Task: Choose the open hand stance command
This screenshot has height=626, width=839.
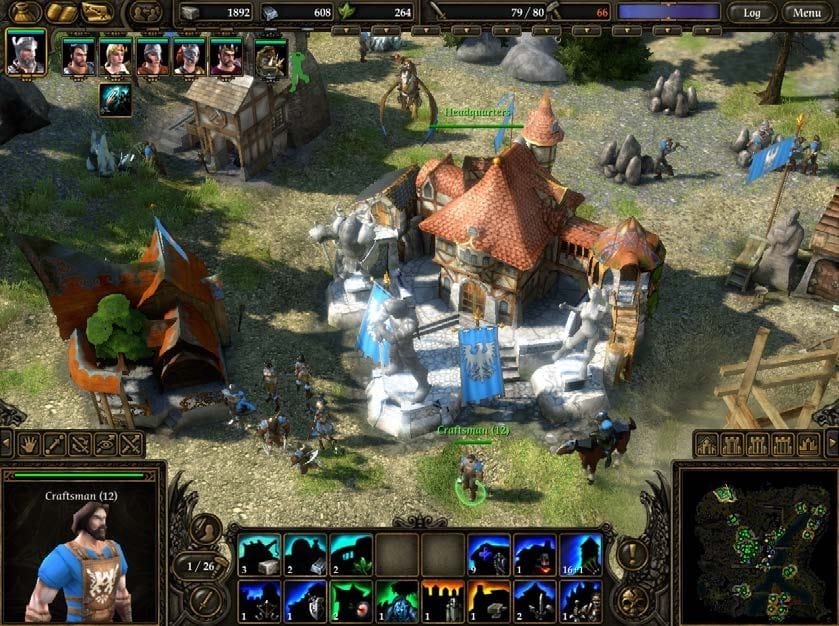Action: pos(28,444)
